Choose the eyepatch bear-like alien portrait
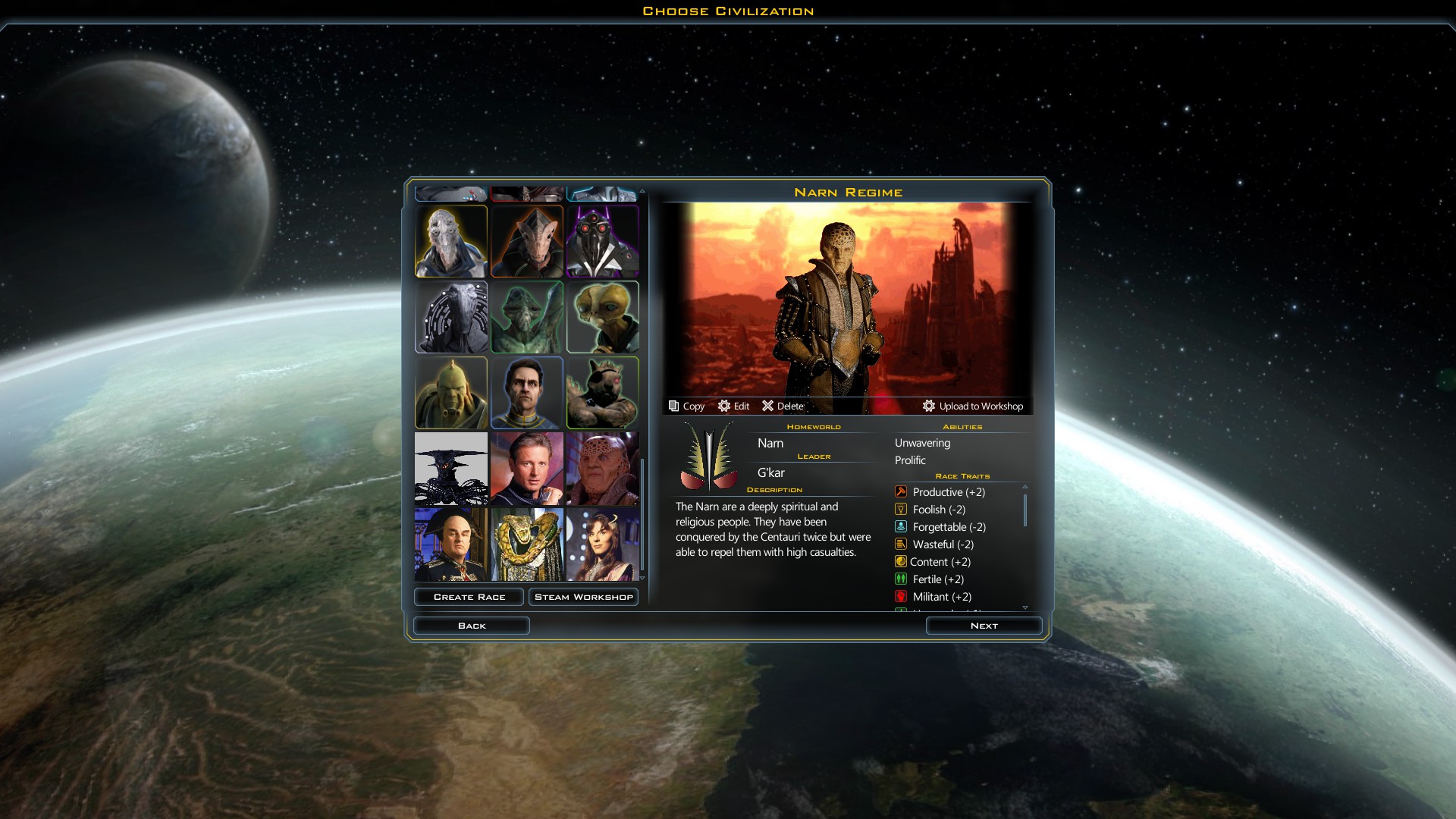This screenshot has width=1456, height=819. point(603,393)
